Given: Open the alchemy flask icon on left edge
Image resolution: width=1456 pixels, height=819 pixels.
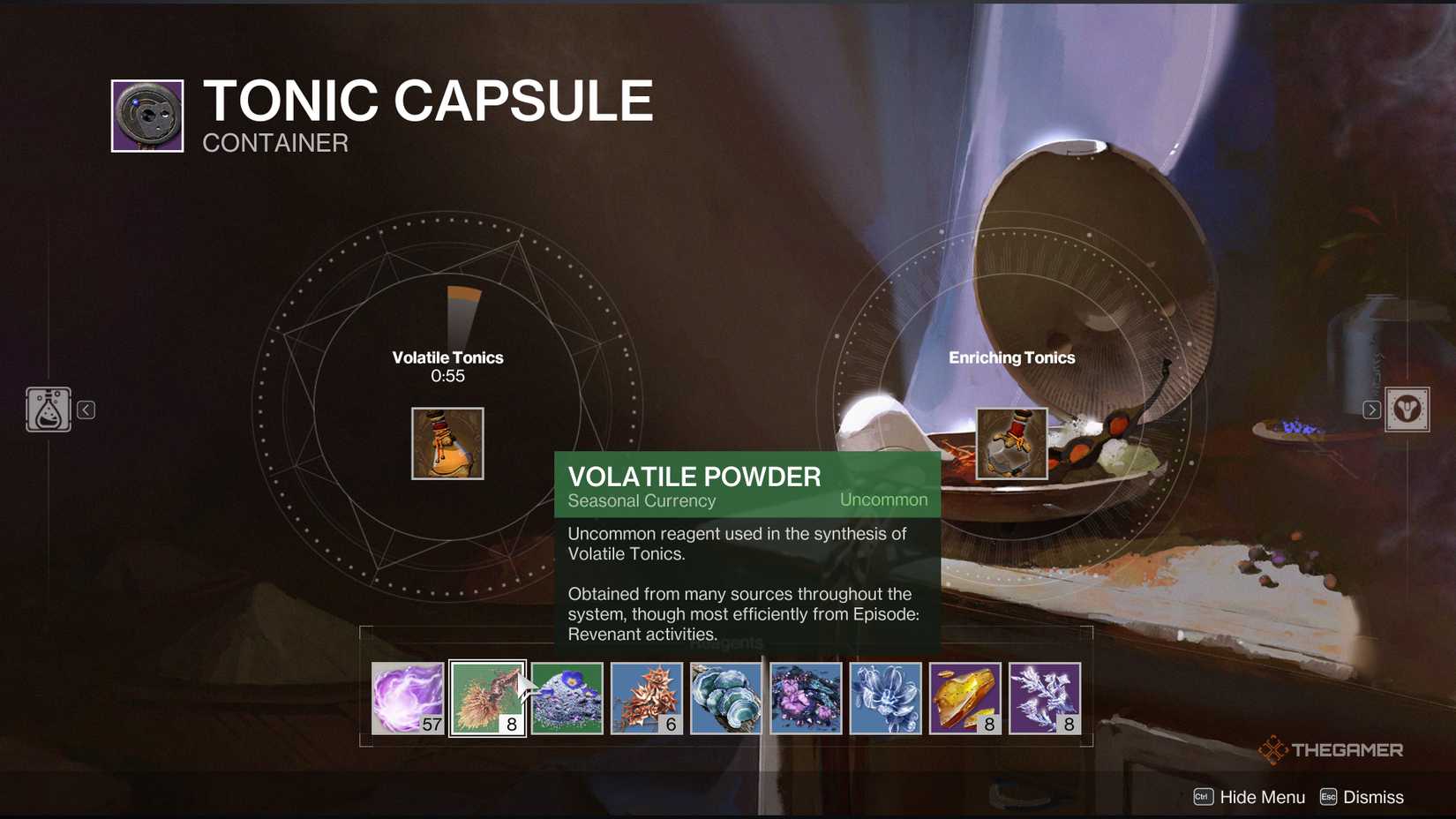Looking at the screenshot, I should coord(49,409).
